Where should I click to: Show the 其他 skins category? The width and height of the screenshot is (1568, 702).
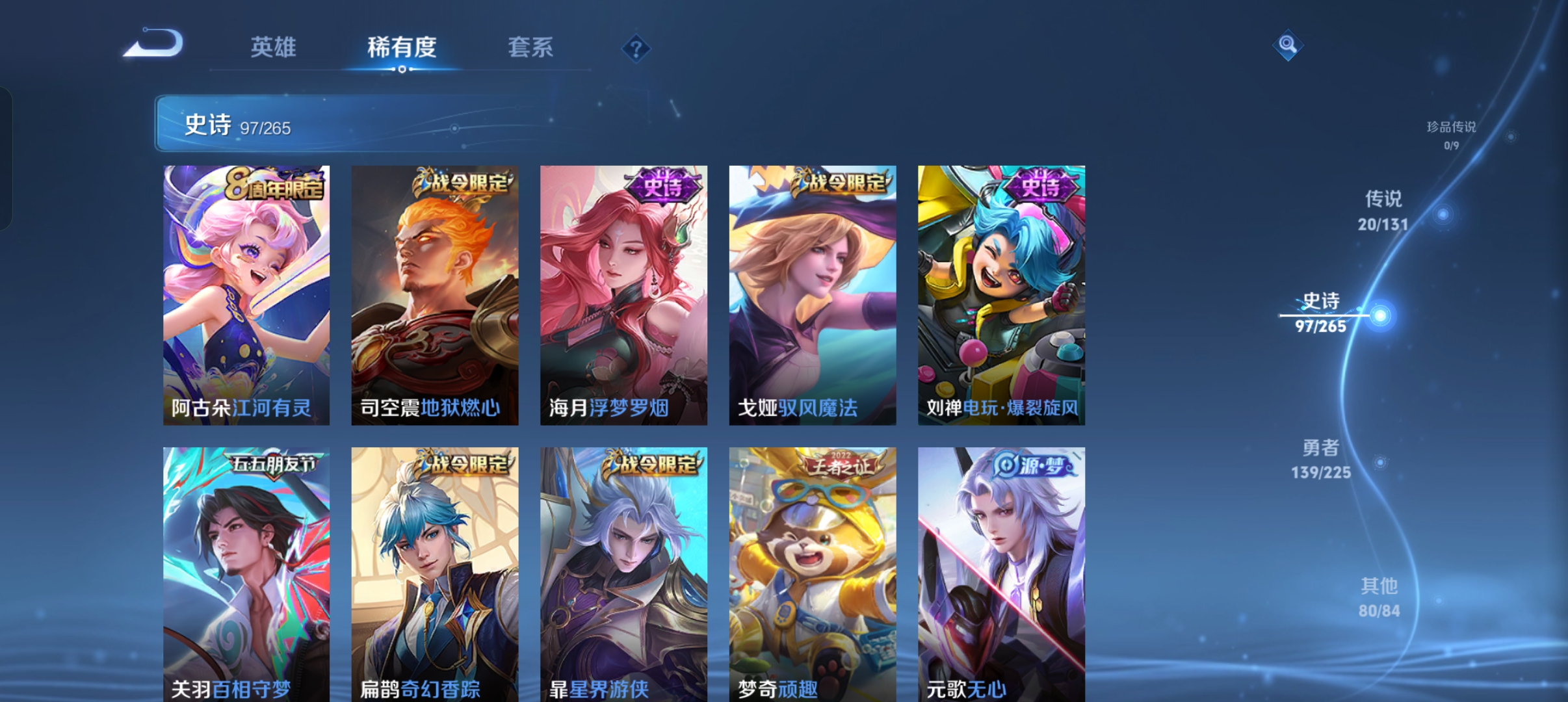pos(1379,597)
